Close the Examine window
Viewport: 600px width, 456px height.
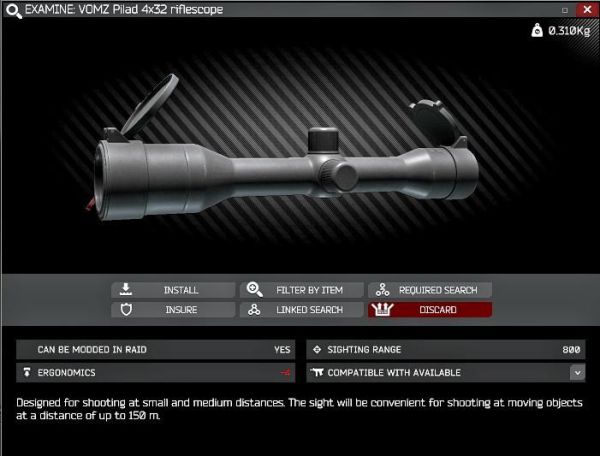pyautogui.click(x=585, y=9)
